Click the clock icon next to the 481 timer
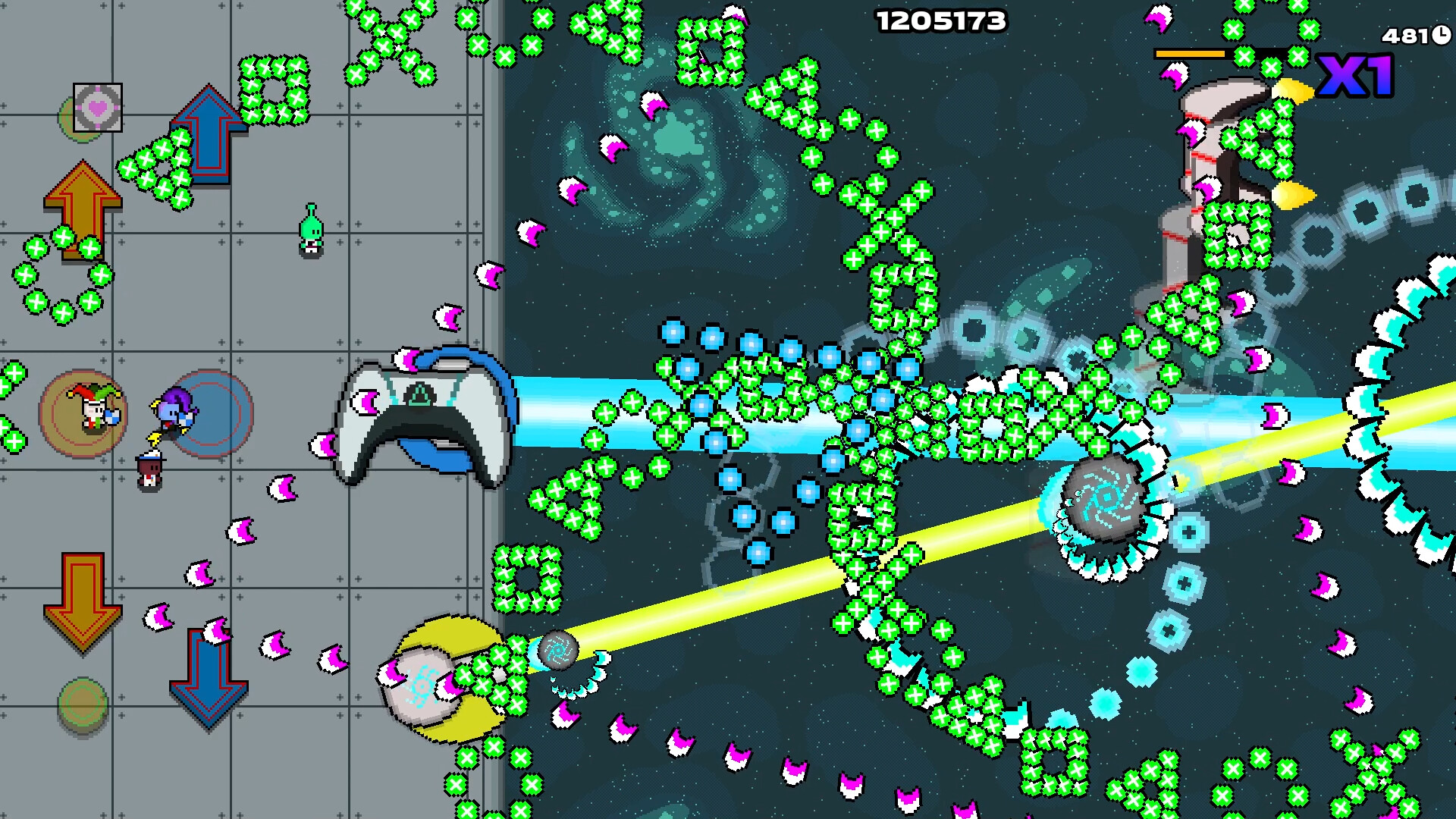 [1439, 36]
